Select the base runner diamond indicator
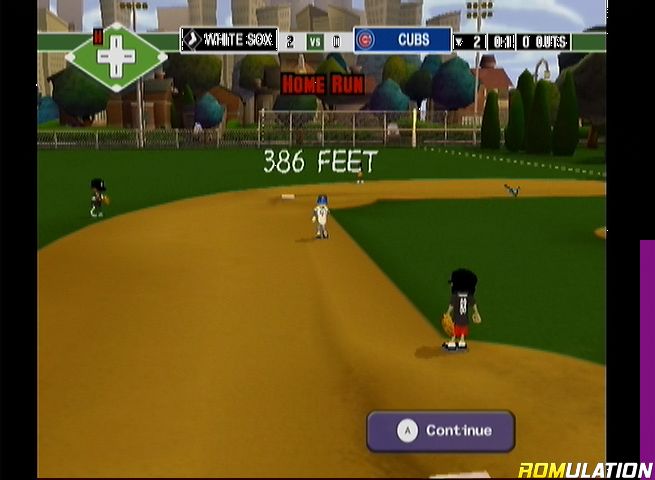Viewport: 655px width, 480px height. coord(116,56)
